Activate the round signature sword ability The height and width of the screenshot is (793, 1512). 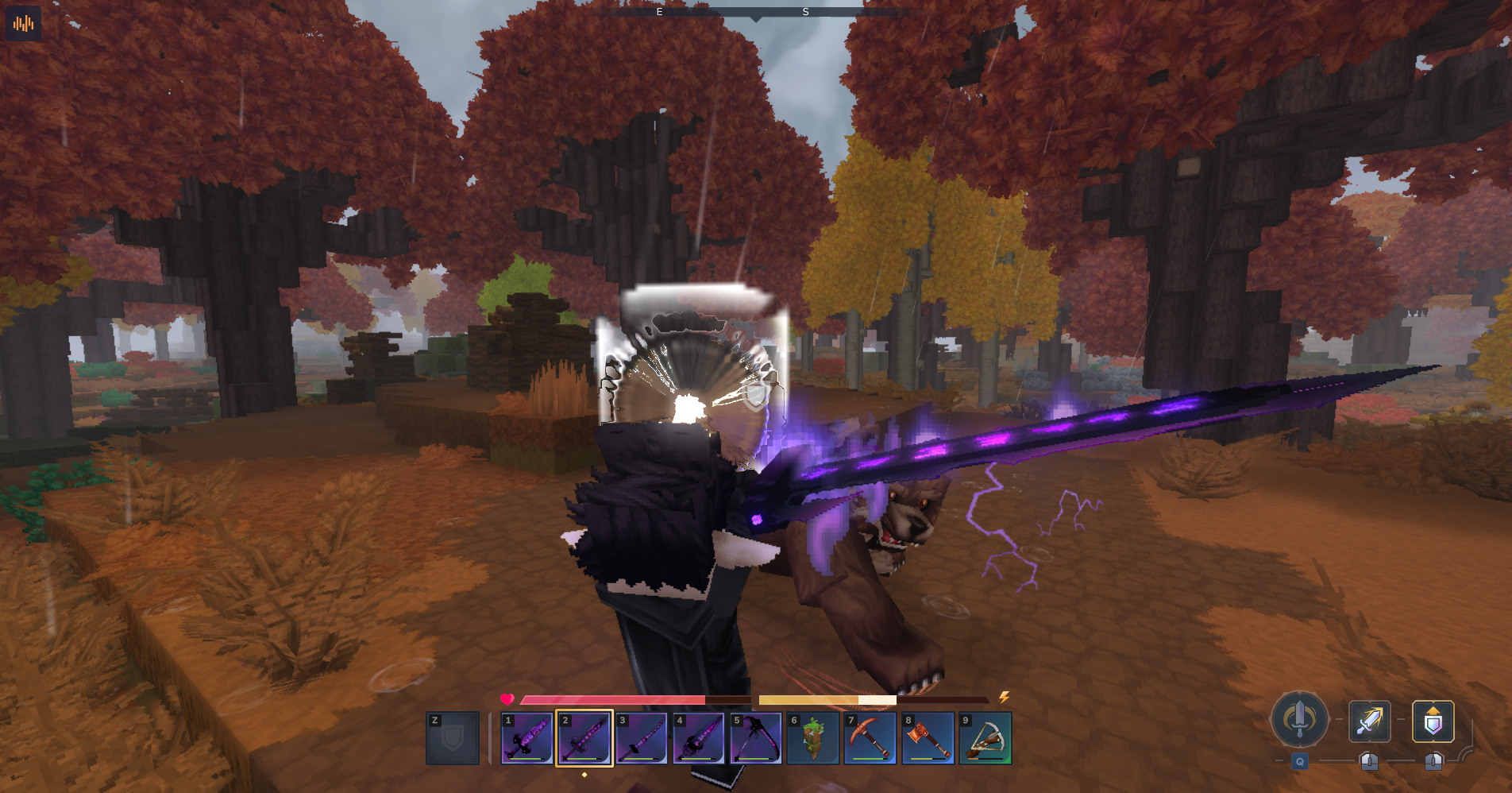coord(1299,719)
